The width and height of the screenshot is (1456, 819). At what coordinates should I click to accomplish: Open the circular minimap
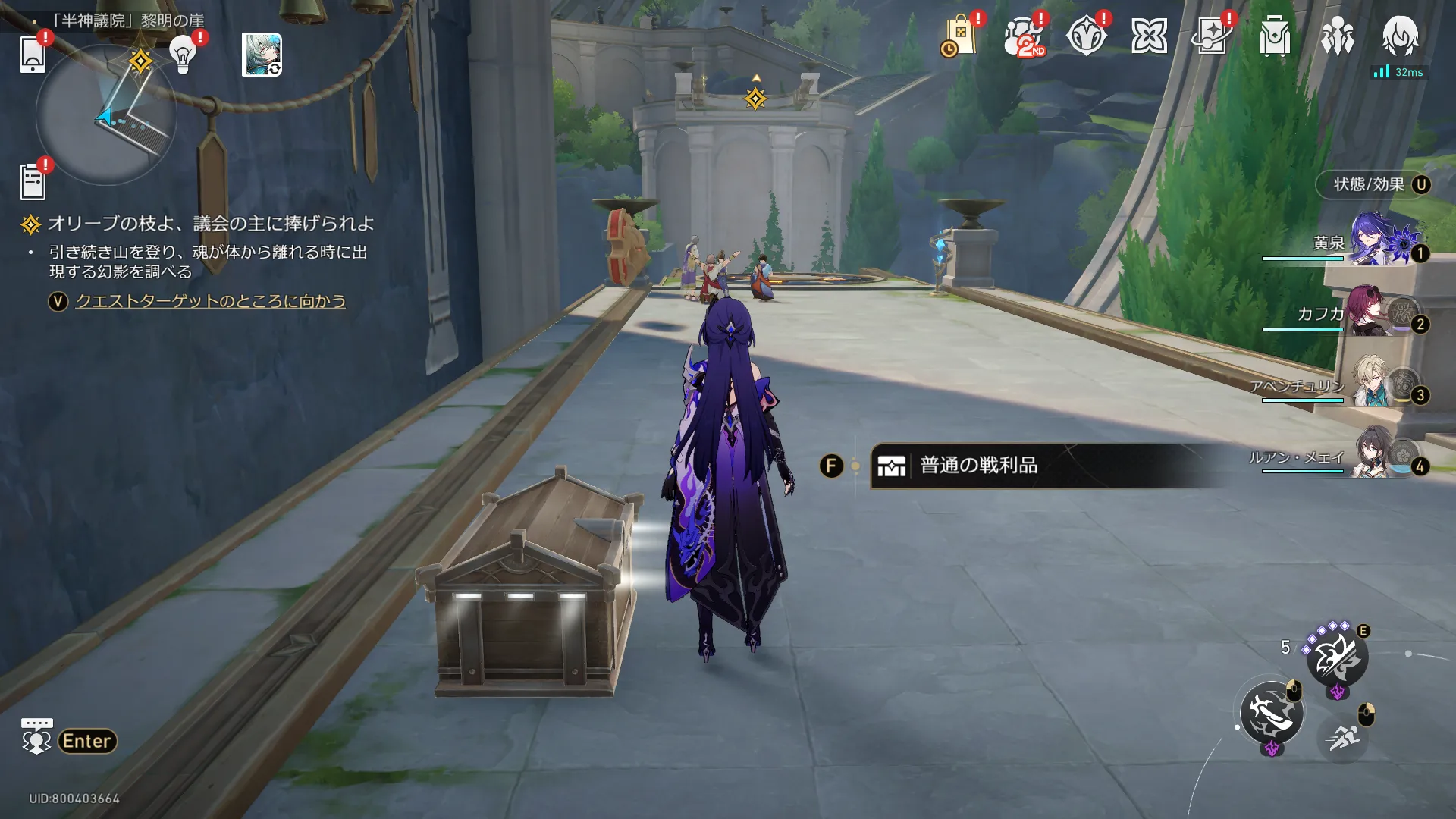pos(106,115)
